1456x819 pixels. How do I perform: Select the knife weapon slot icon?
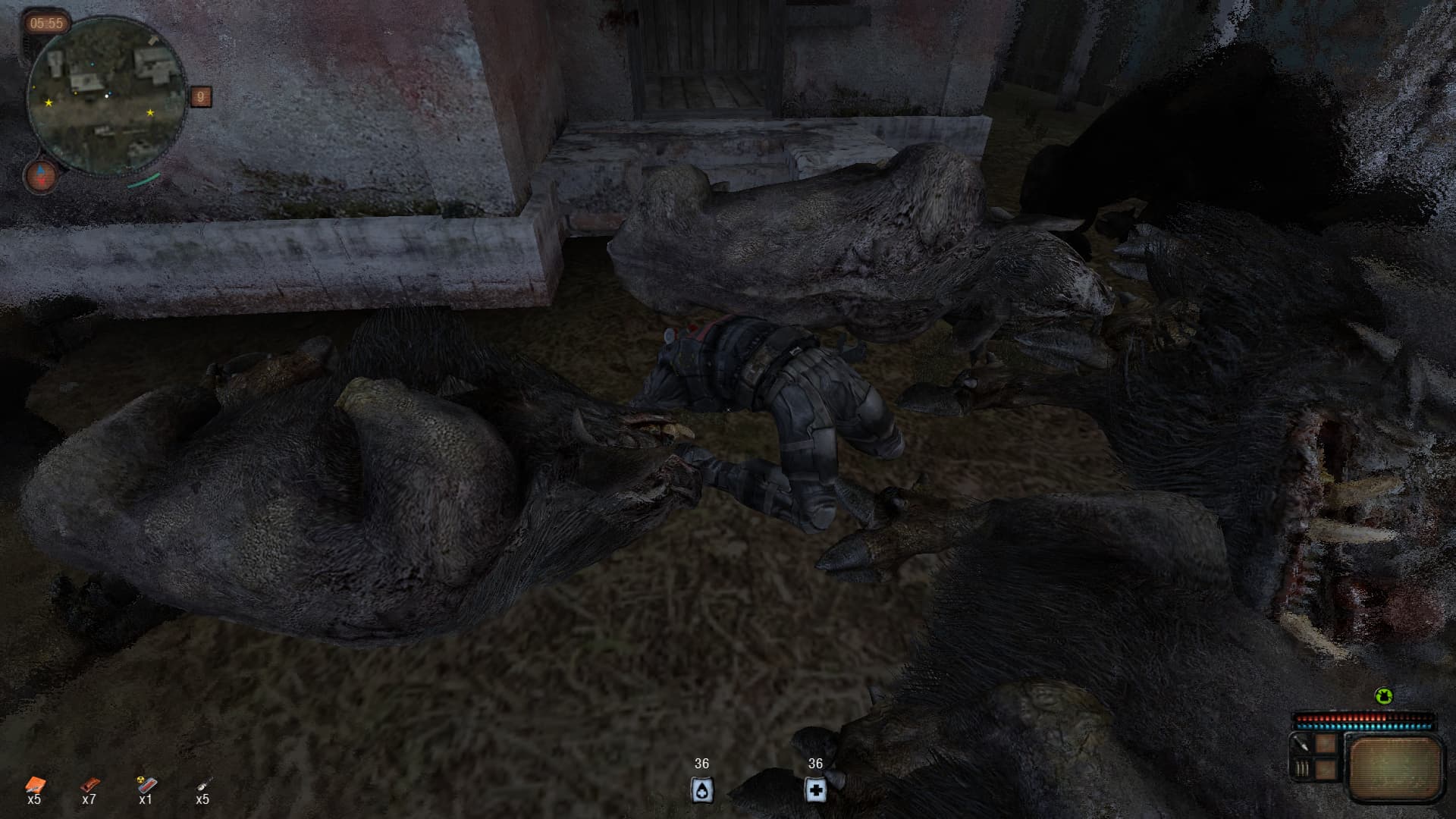pyautogui.click(x=1302, y=745)
